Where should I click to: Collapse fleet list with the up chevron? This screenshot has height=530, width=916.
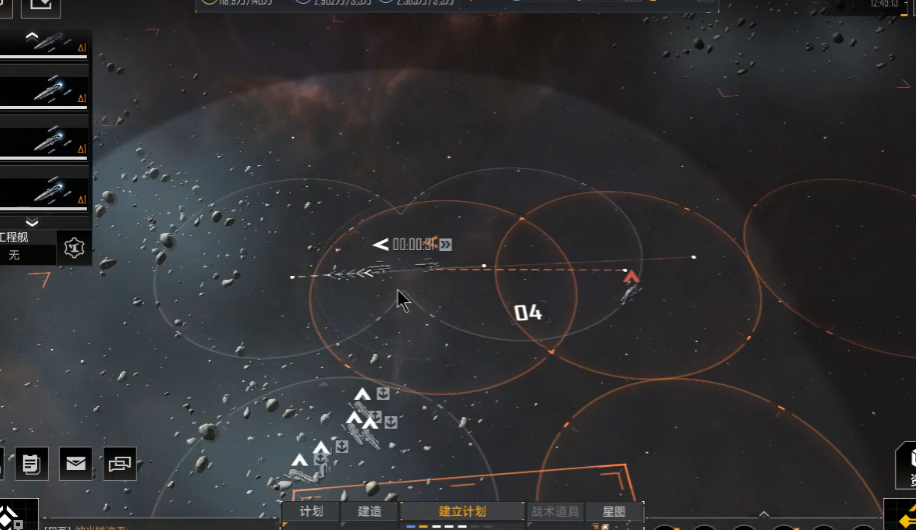(x=32, y=36)
